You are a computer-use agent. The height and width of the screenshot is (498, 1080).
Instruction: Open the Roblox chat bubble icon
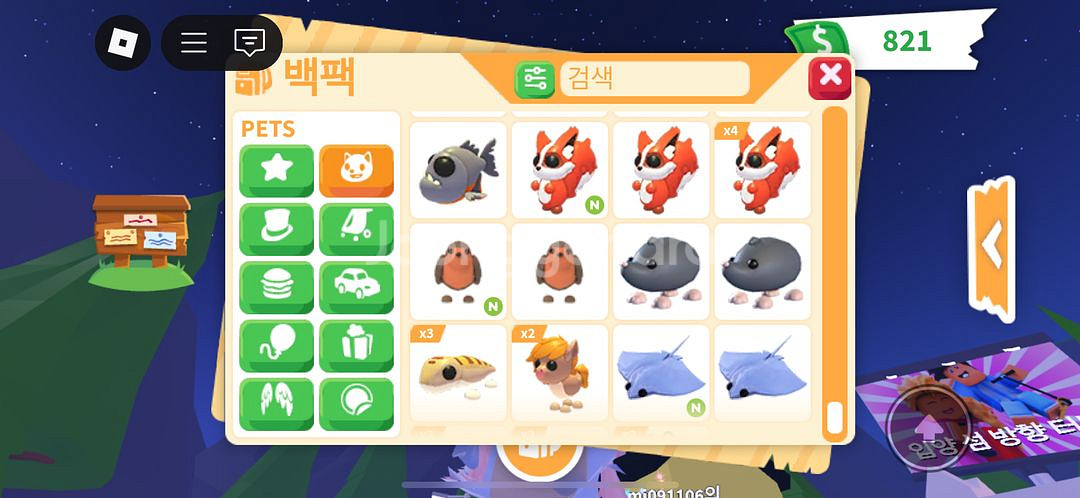tap(249, 43)
